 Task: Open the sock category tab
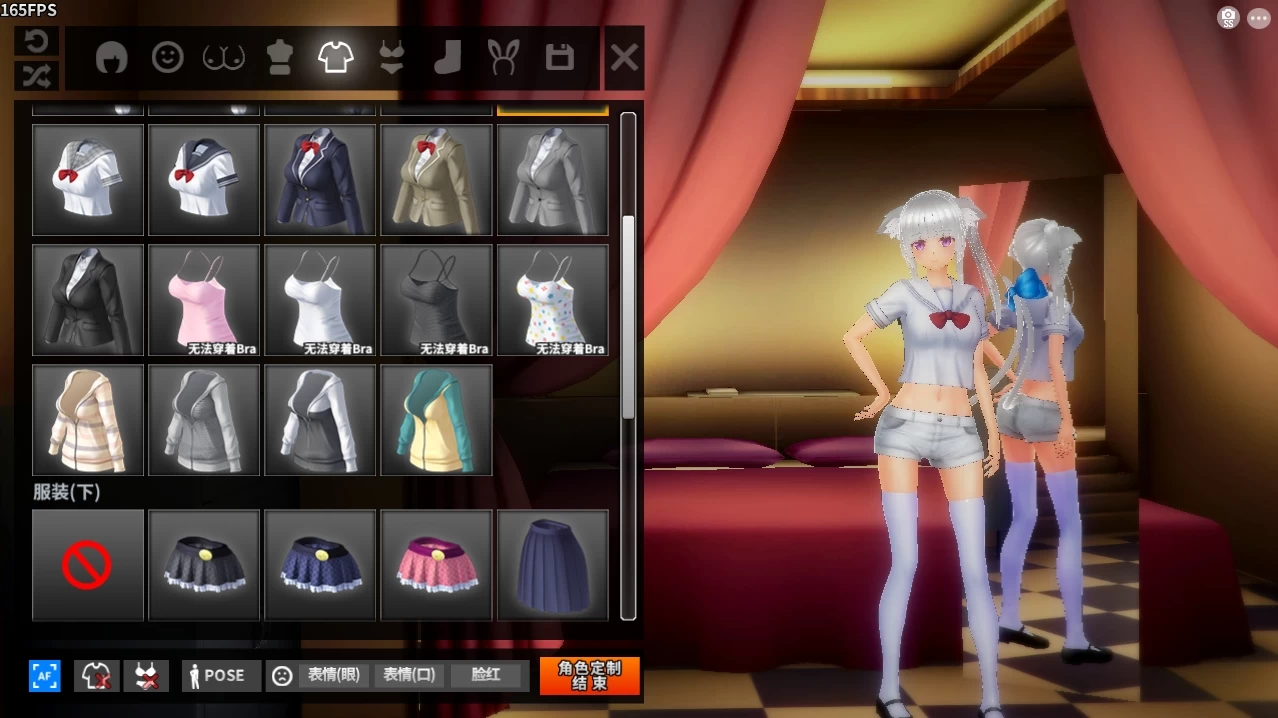[447, 58]
